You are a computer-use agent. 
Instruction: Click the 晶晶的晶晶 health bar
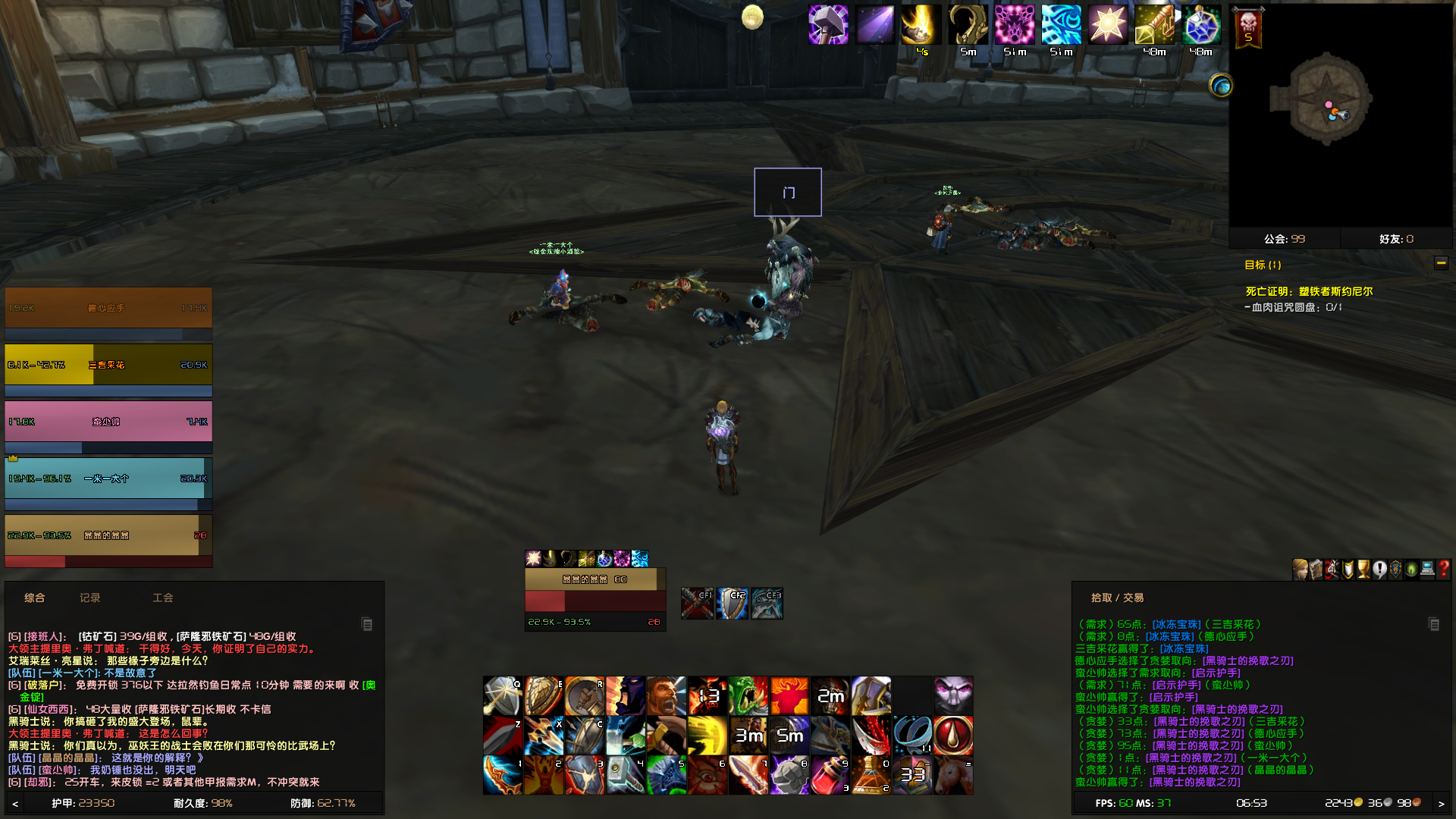pyautogui.click(x=106, y=535)
